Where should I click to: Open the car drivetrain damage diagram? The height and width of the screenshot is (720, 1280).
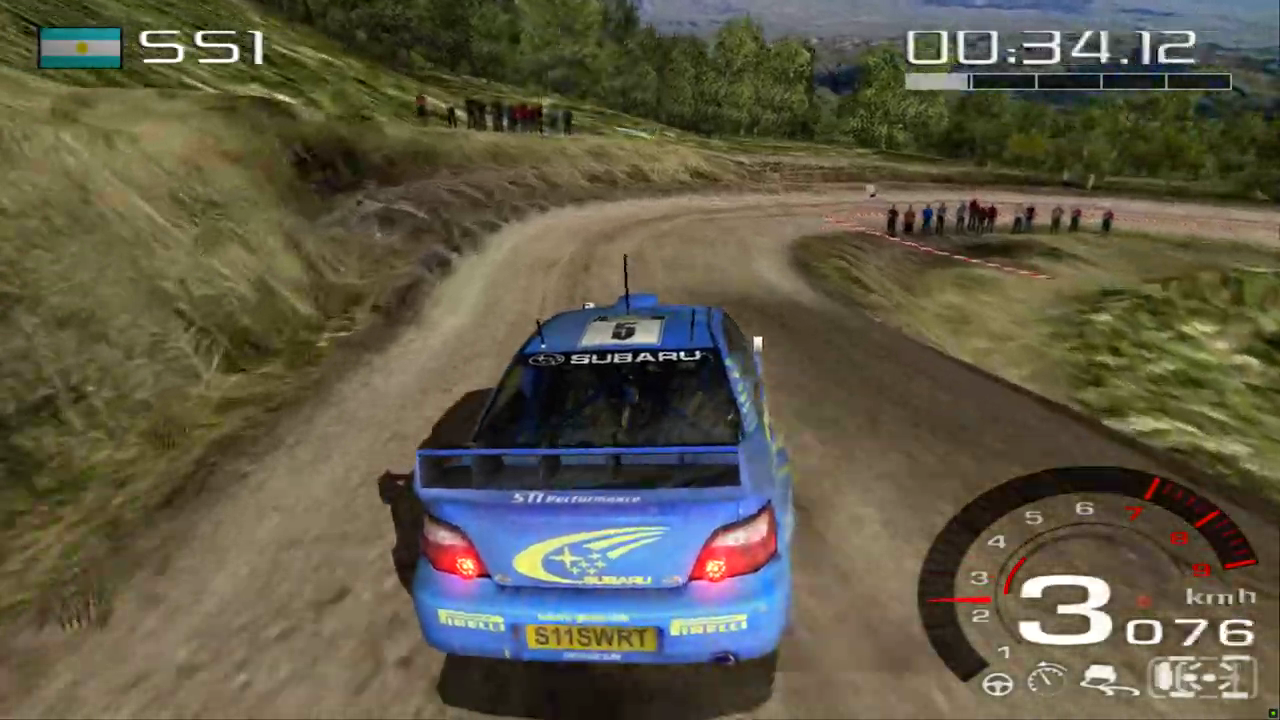(1201, 677)
